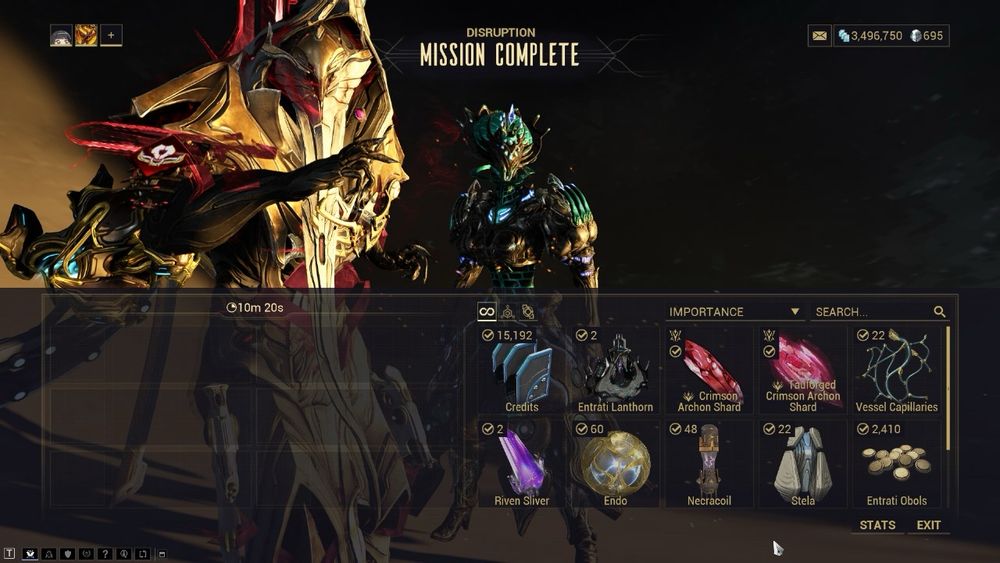The image size is (1000, 563).
Task: Select the Credits reward tile
Action: (x=522, y=370)
